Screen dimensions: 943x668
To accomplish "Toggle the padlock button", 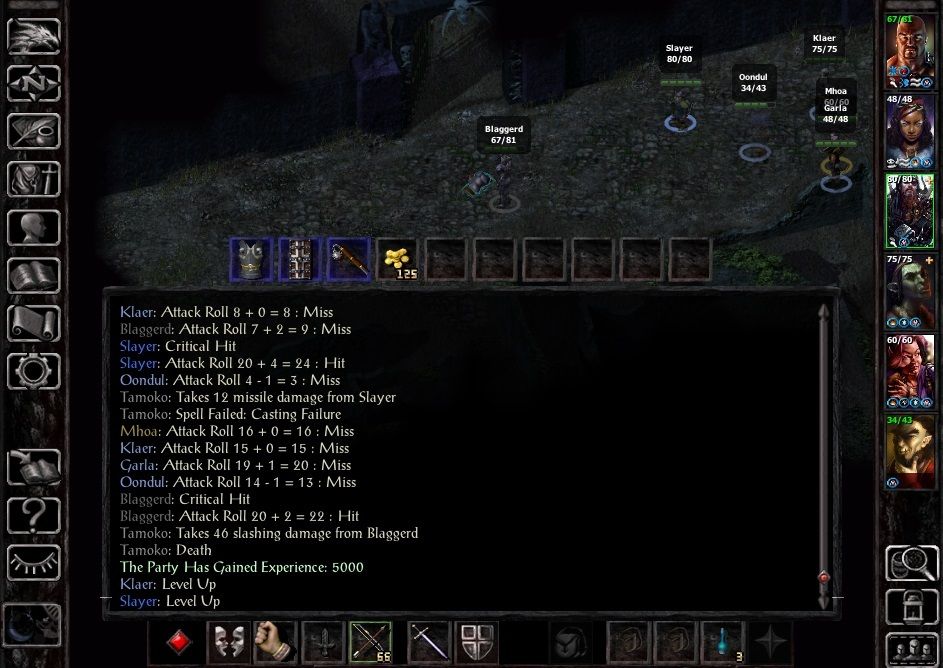I will pyautogui.click(x=910, y=606).
